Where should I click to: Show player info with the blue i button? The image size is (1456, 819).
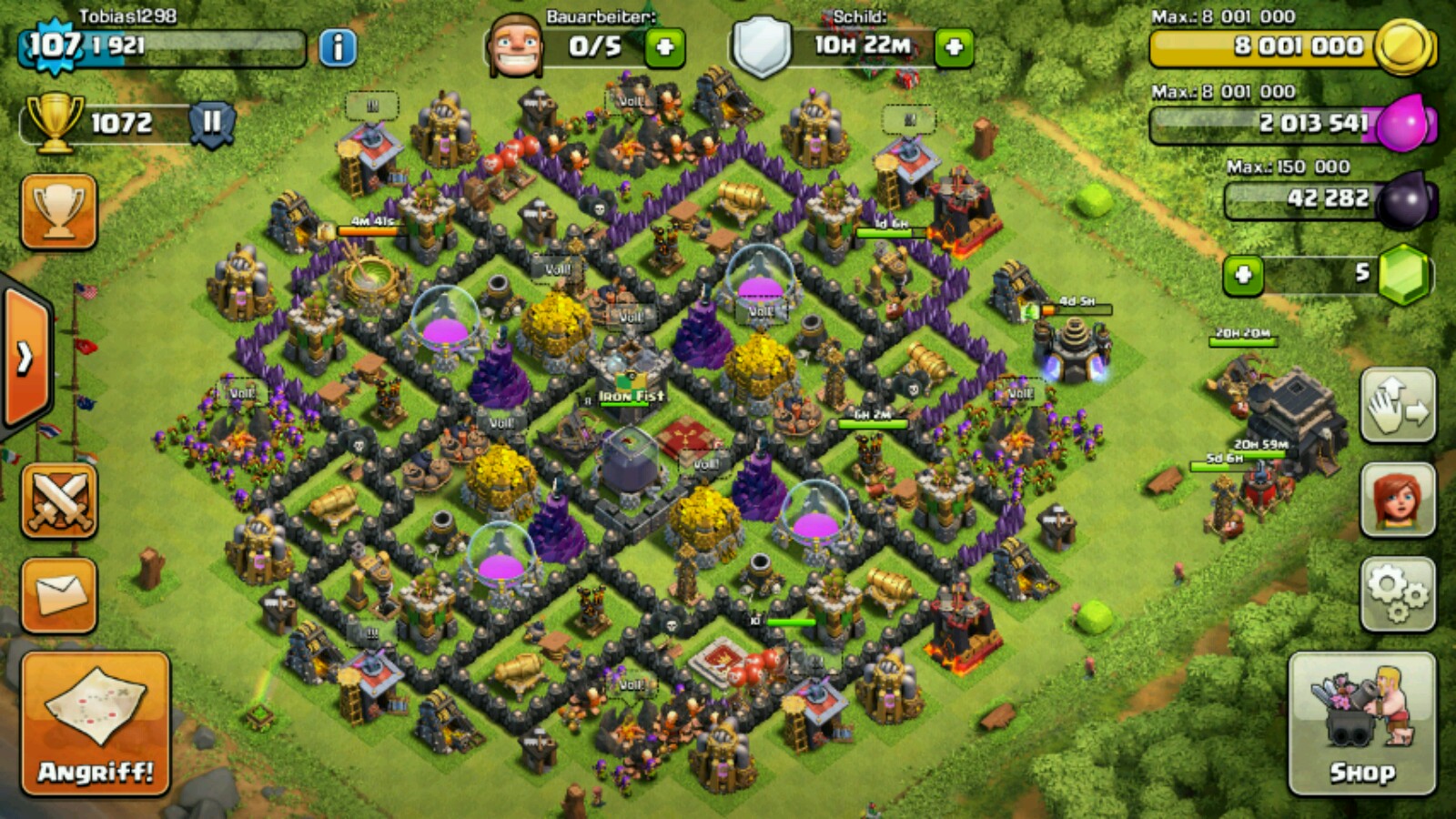pyautogui.click(x=338, y=47)
